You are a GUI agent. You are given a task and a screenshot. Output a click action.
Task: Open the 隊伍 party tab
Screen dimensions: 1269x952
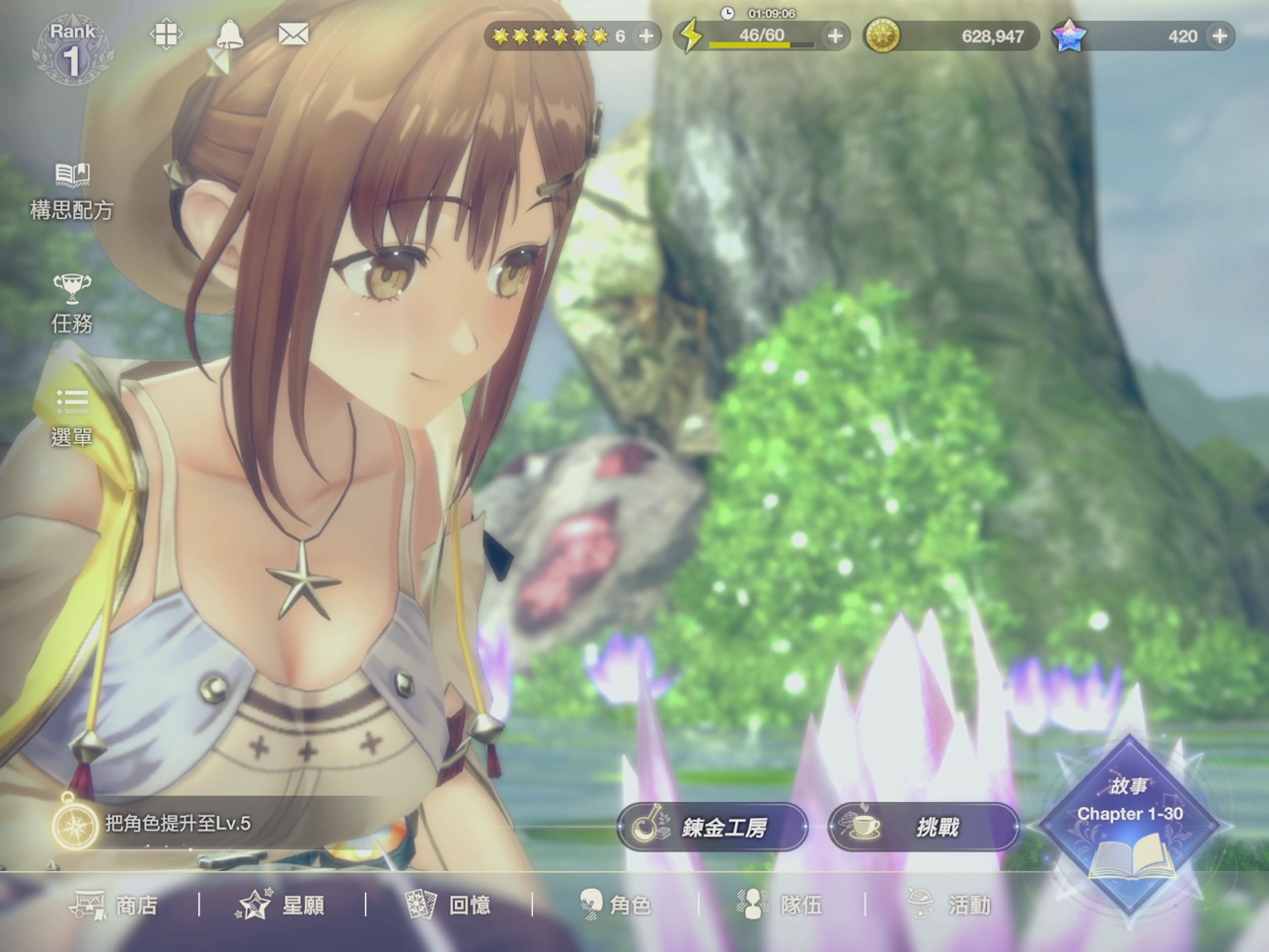click(x=781, y=905)
